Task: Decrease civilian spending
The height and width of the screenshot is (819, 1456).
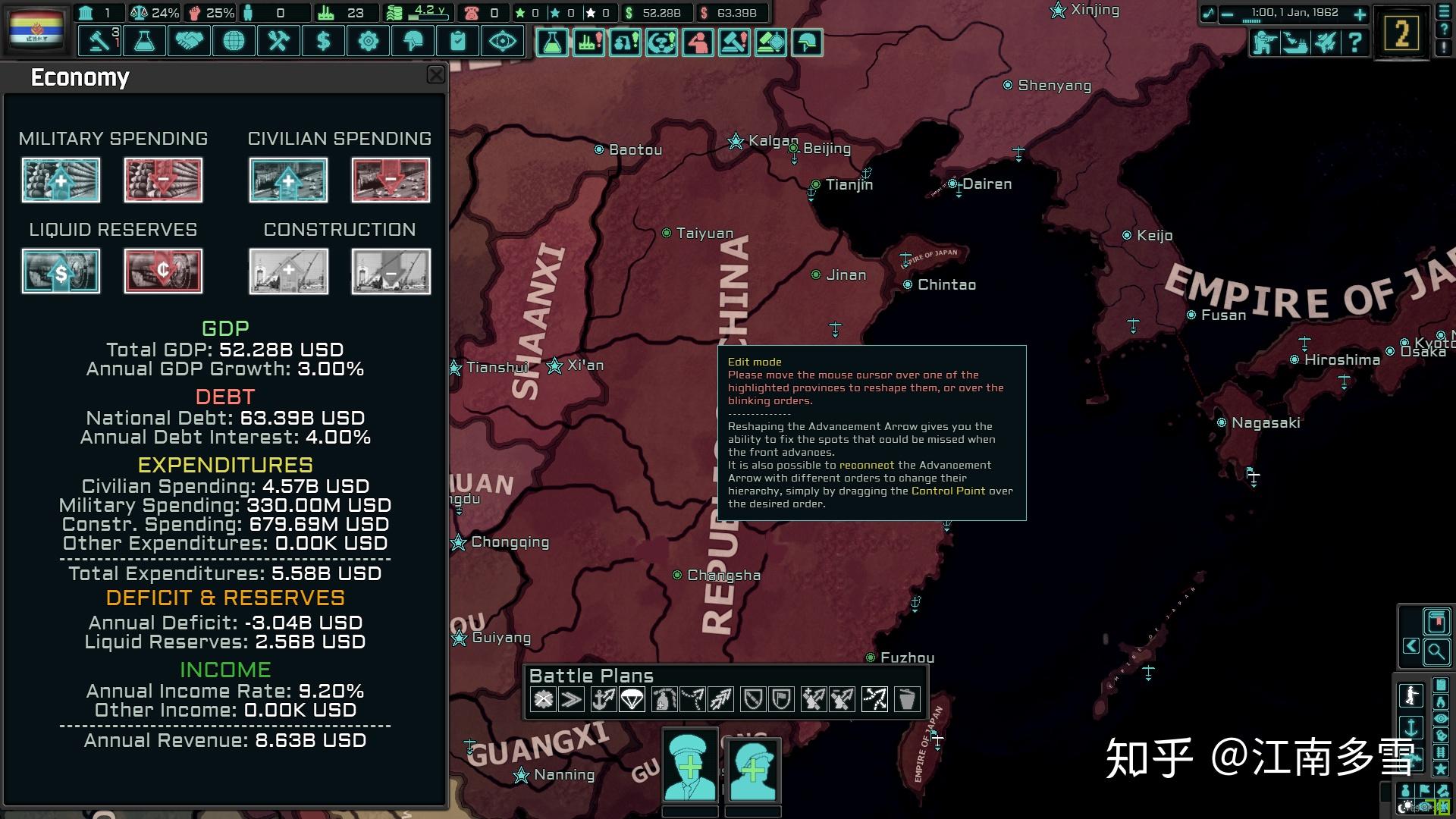Action: point(391,180)
